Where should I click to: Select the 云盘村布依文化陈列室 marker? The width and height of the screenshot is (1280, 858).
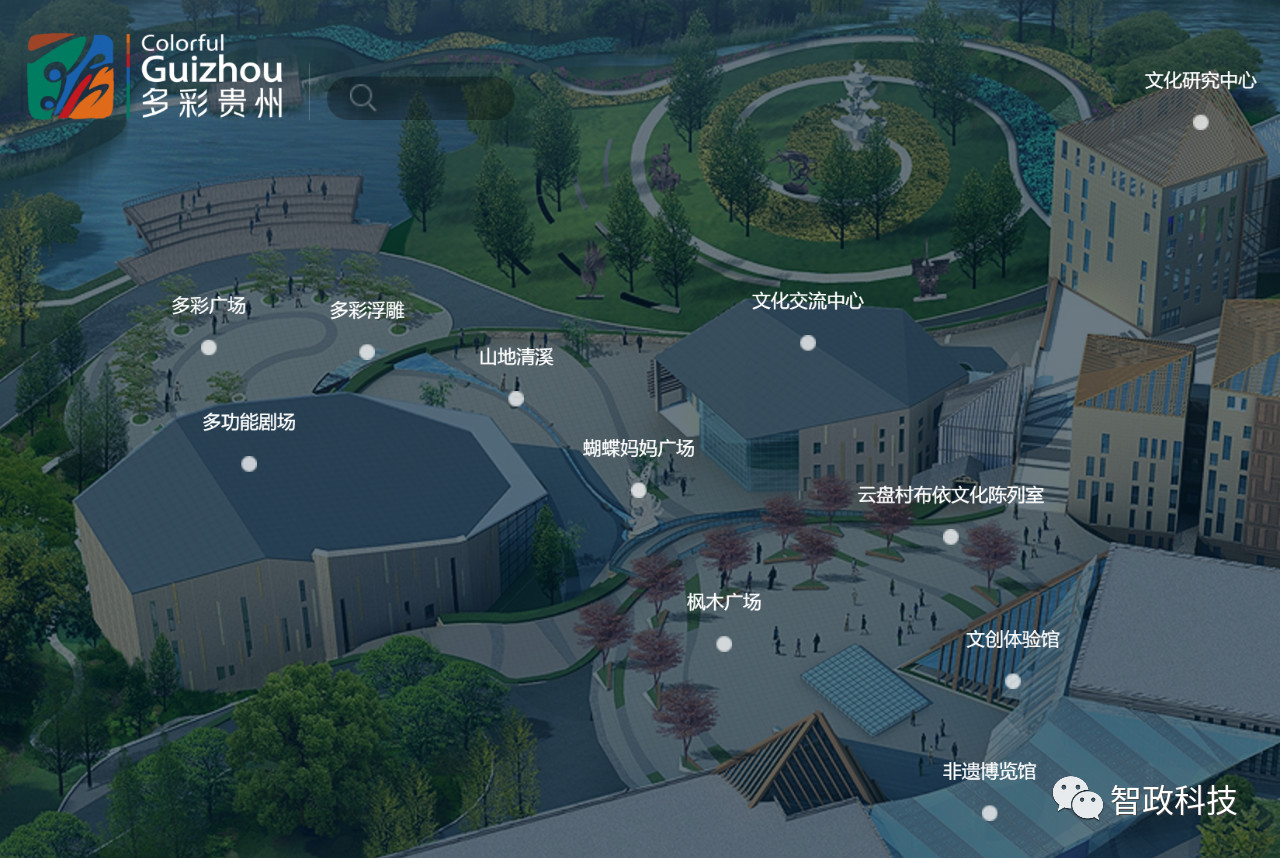tap(950, 537)
